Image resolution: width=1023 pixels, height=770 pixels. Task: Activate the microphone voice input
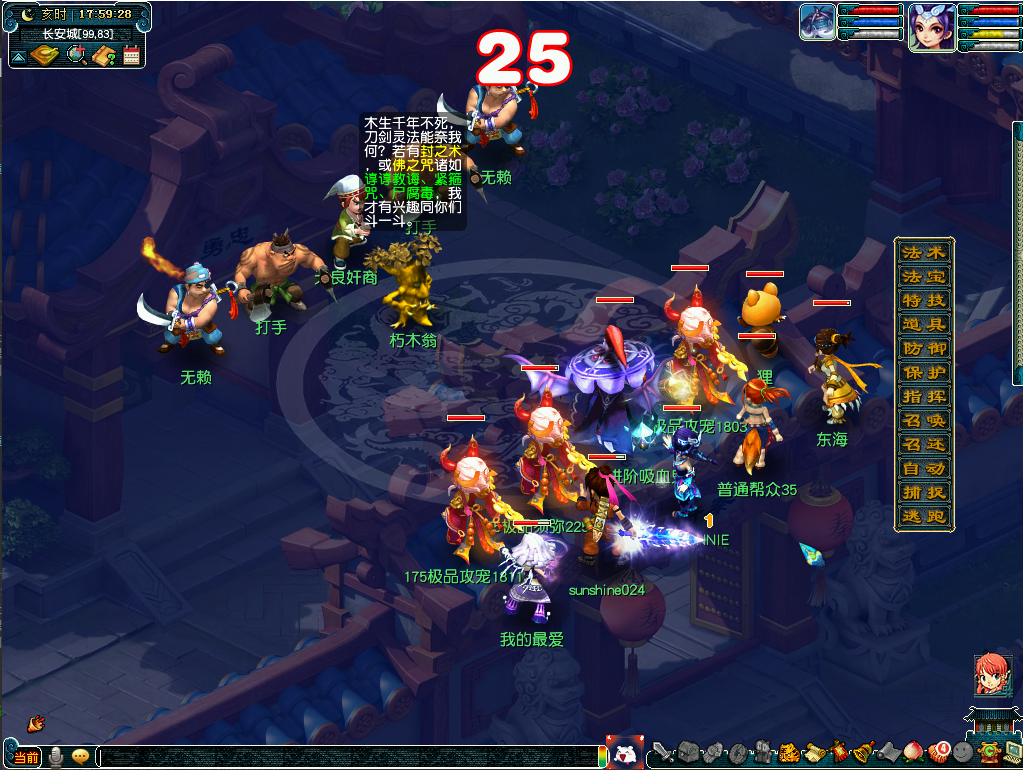coord(57,757)
